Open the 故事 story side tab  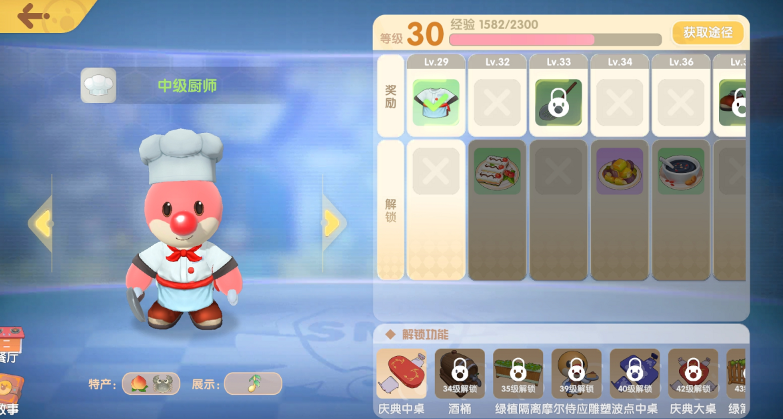(x=10, y=396)
